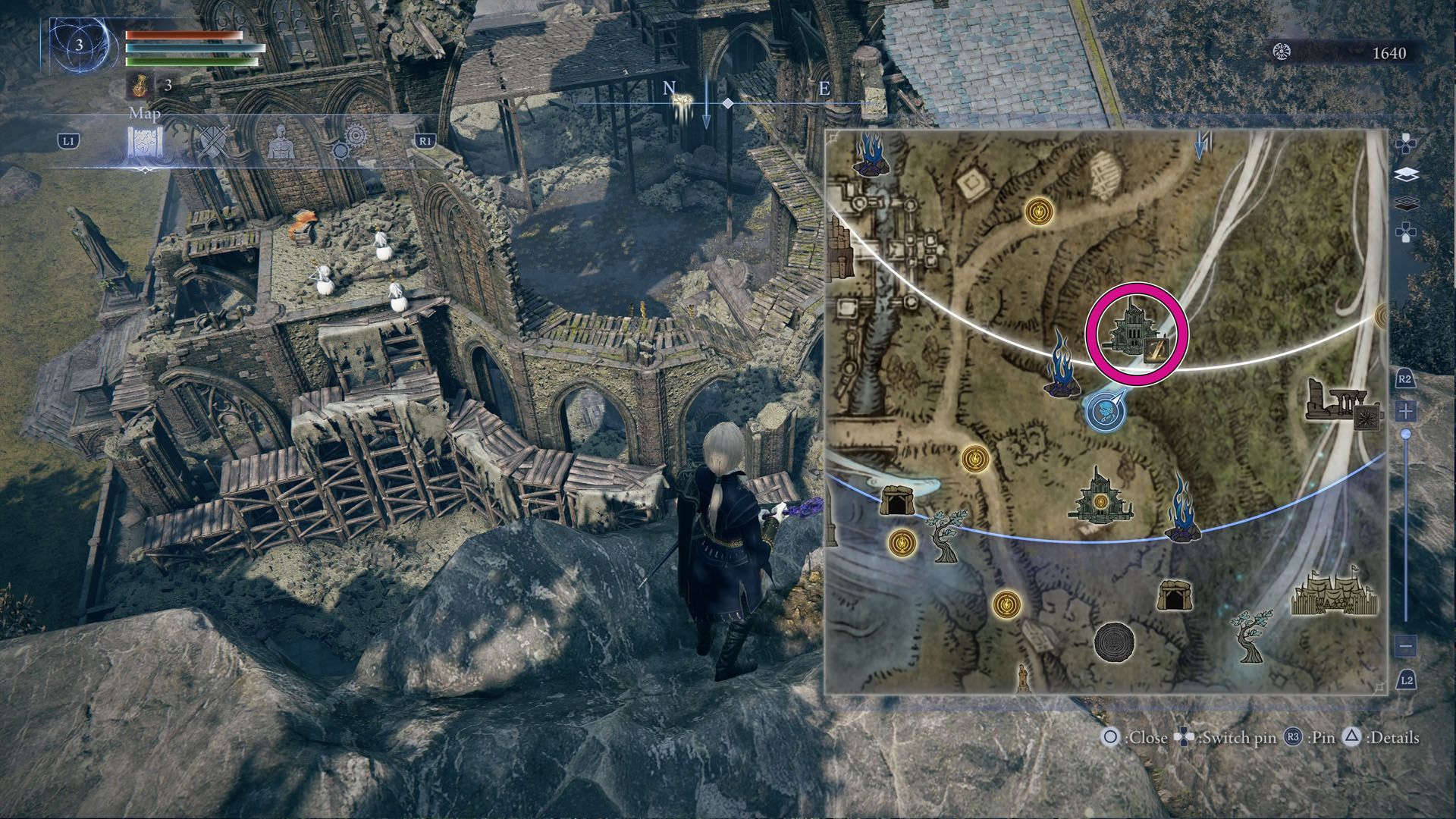This screenshot has width=1456, height=819.
Task: Switch to the R1 next menu tab
Action: [427, 140]
